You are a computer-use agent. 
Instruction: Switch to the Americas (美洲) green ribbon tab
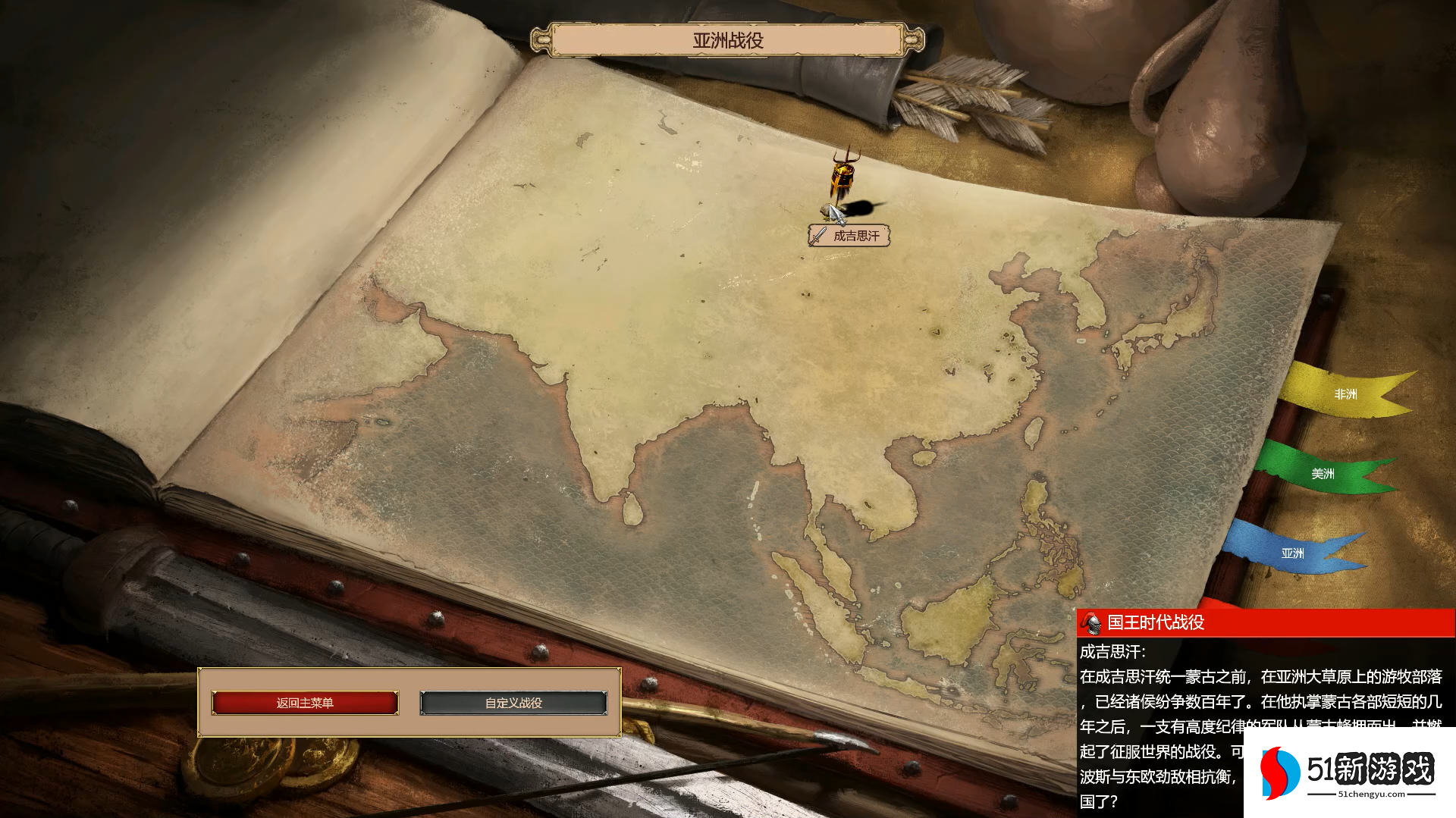point(1322,474)
